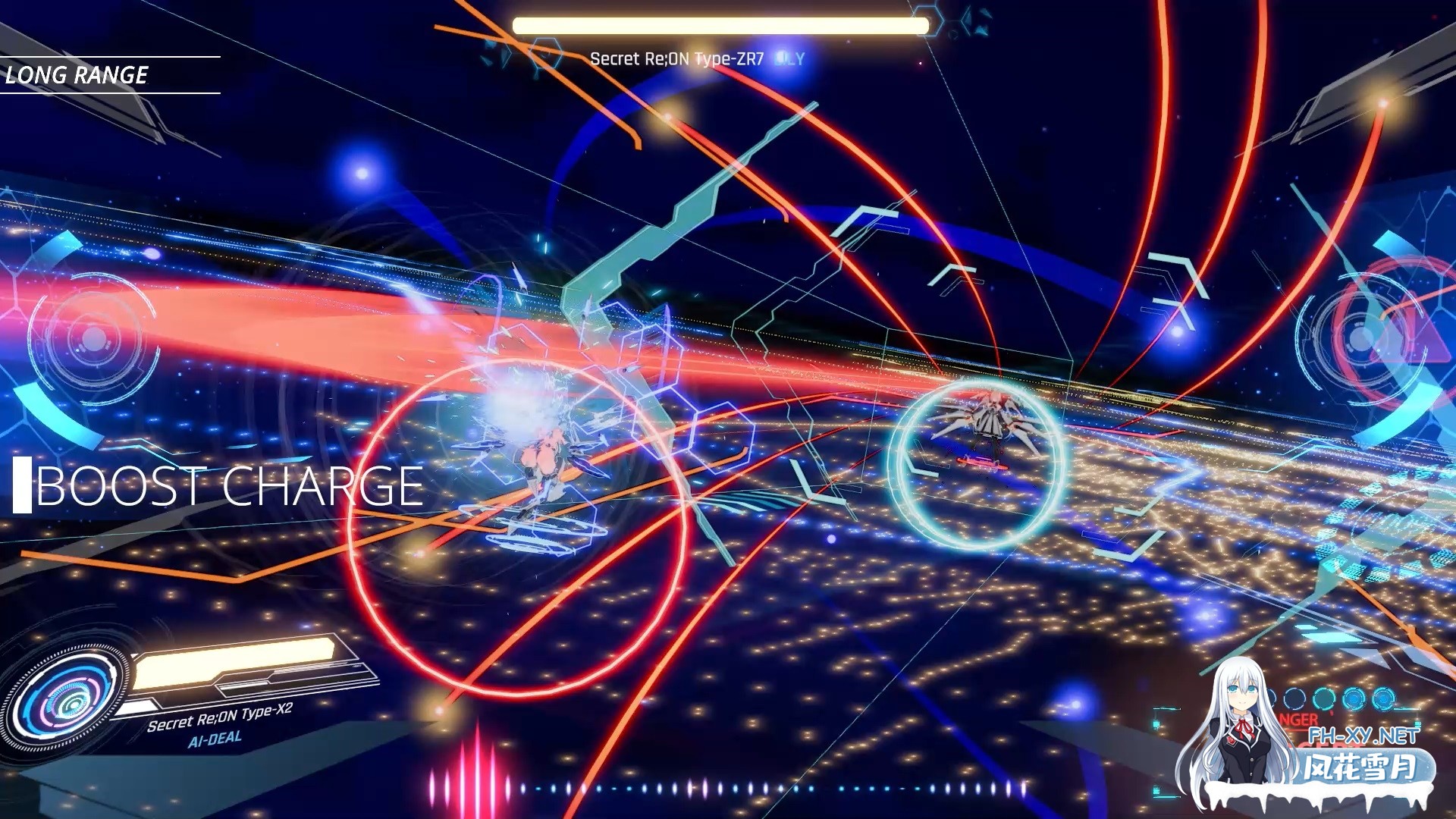The width and height of the screenshot is (1456, 819).
Task: Select the LONG RANGE mode label
Action: (76, 74)
